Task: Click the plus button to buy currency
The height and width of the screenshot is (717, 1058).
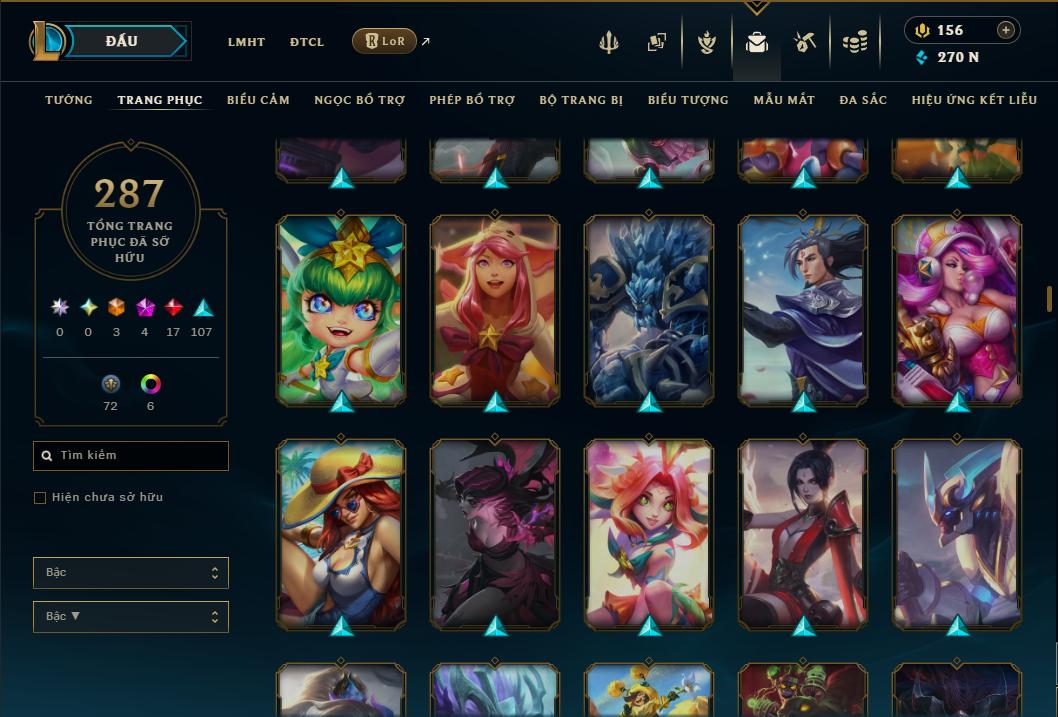Action: click(x=1006, y=30)
